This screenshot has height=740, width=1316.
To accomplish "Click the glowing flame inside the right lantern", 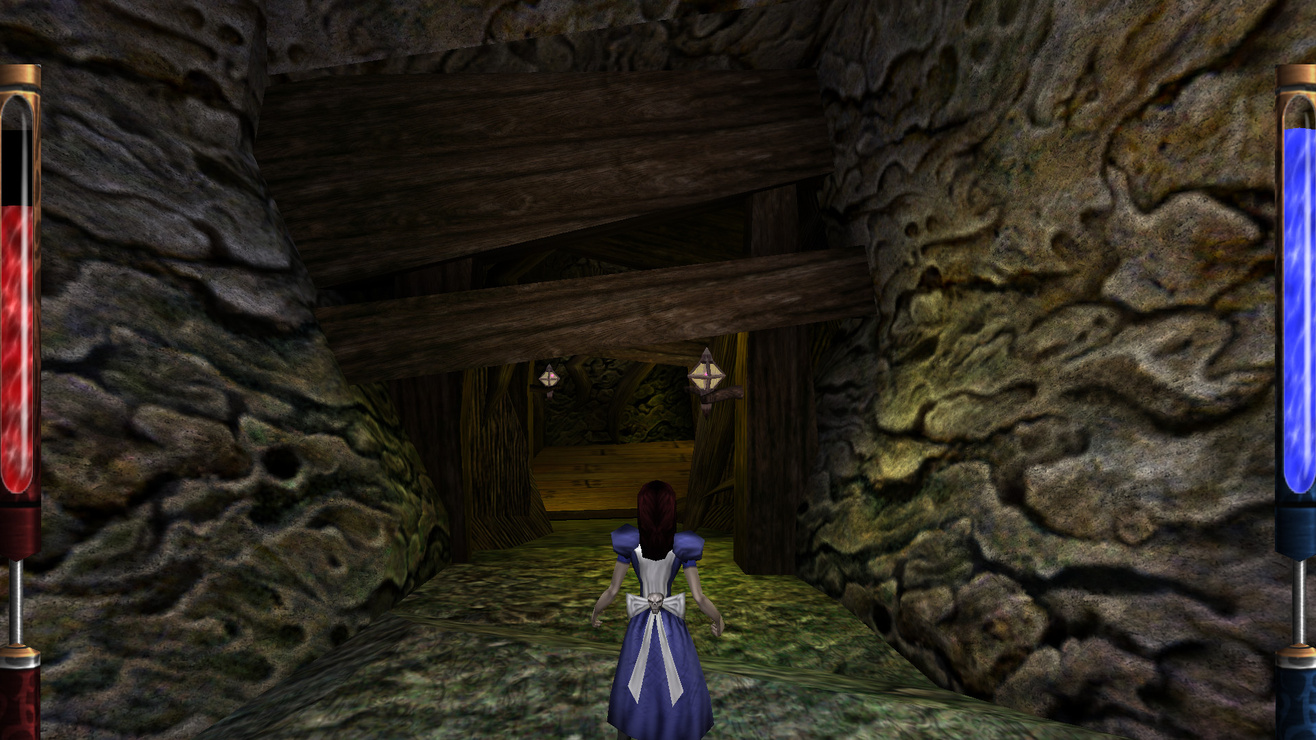I will pyautogui.click(x=707, y=376).
